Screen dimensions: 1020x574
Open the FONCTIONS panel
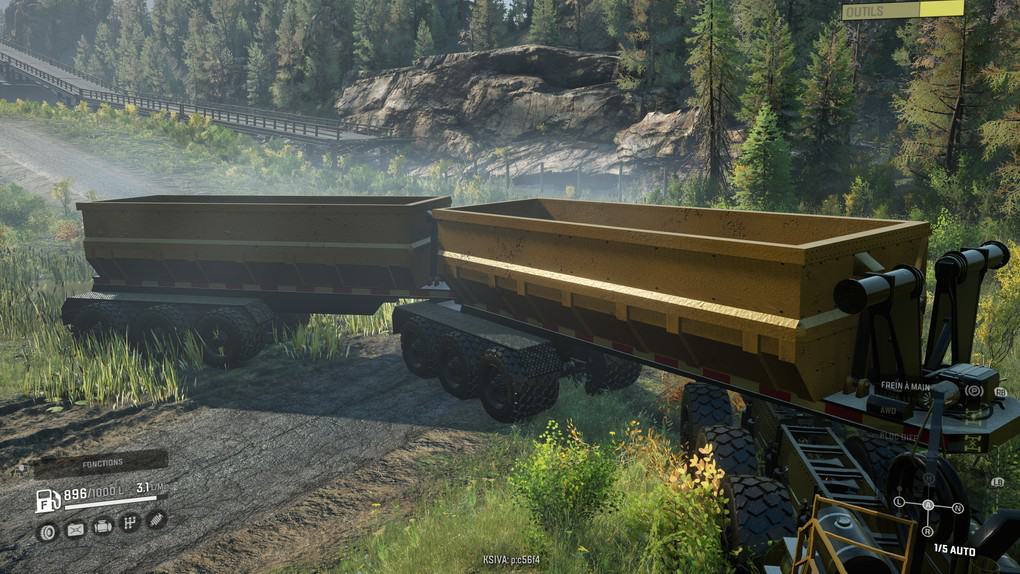98,463
